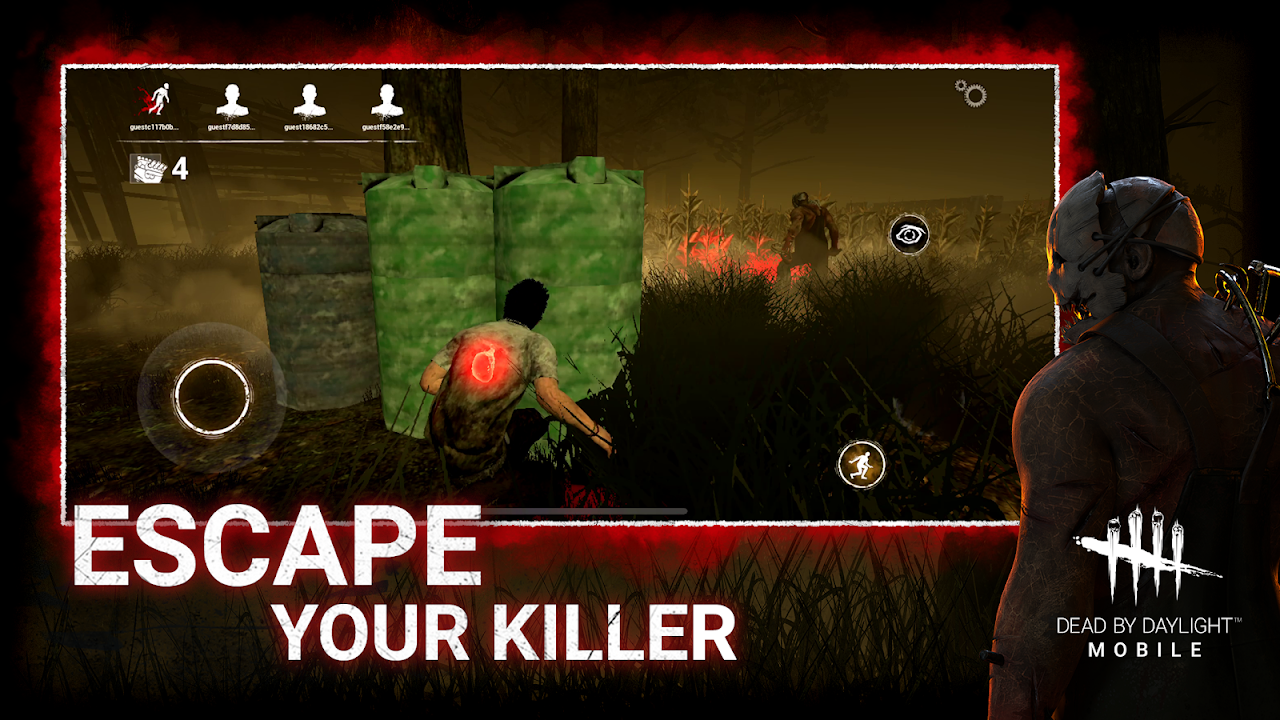Enable sprint by tapping the run toggle
The width and height of the screenshot is (1280, 720).
(860, 464)
